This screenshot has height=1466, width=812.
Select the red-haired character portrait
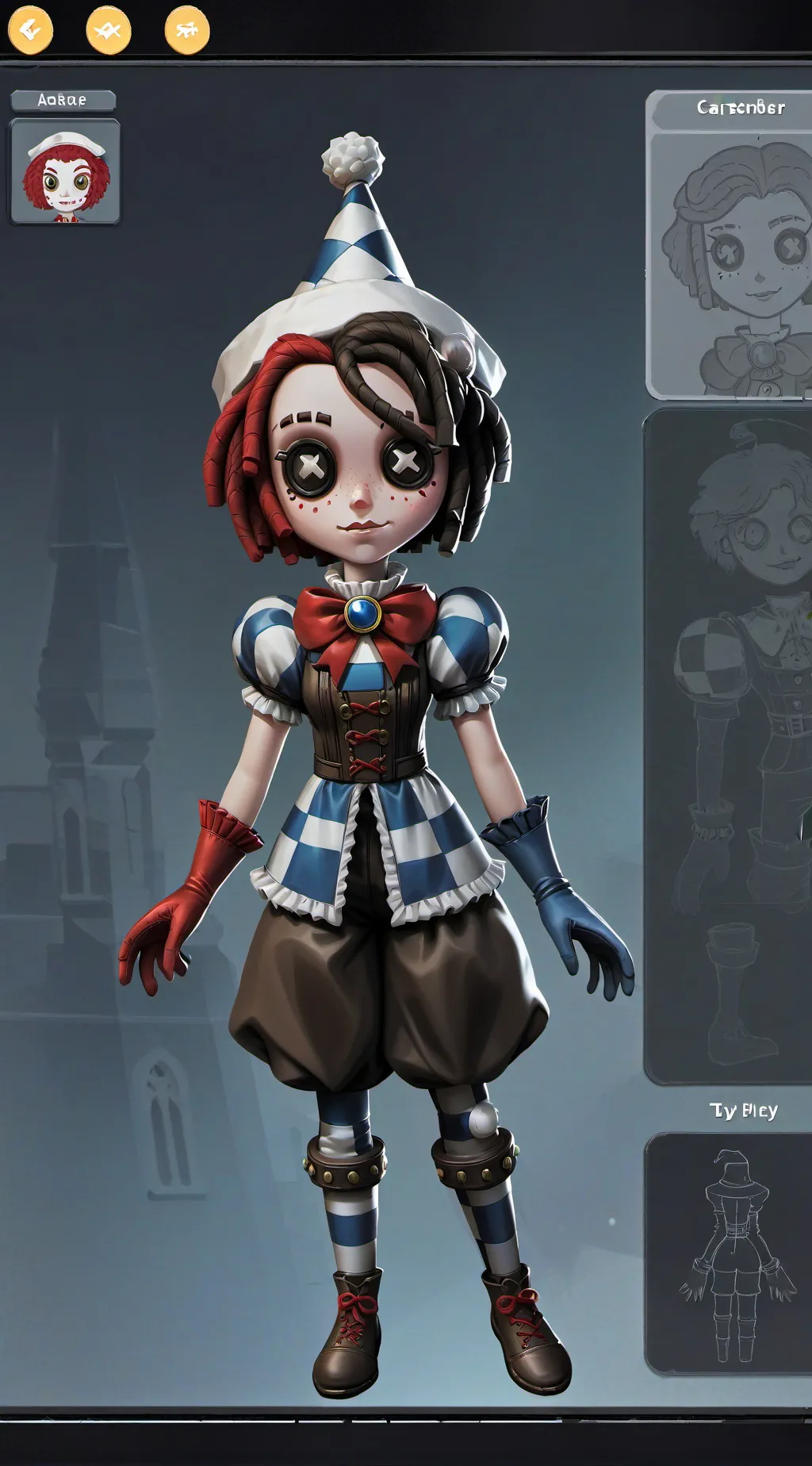pyautogui.click(x=65, y=171)
